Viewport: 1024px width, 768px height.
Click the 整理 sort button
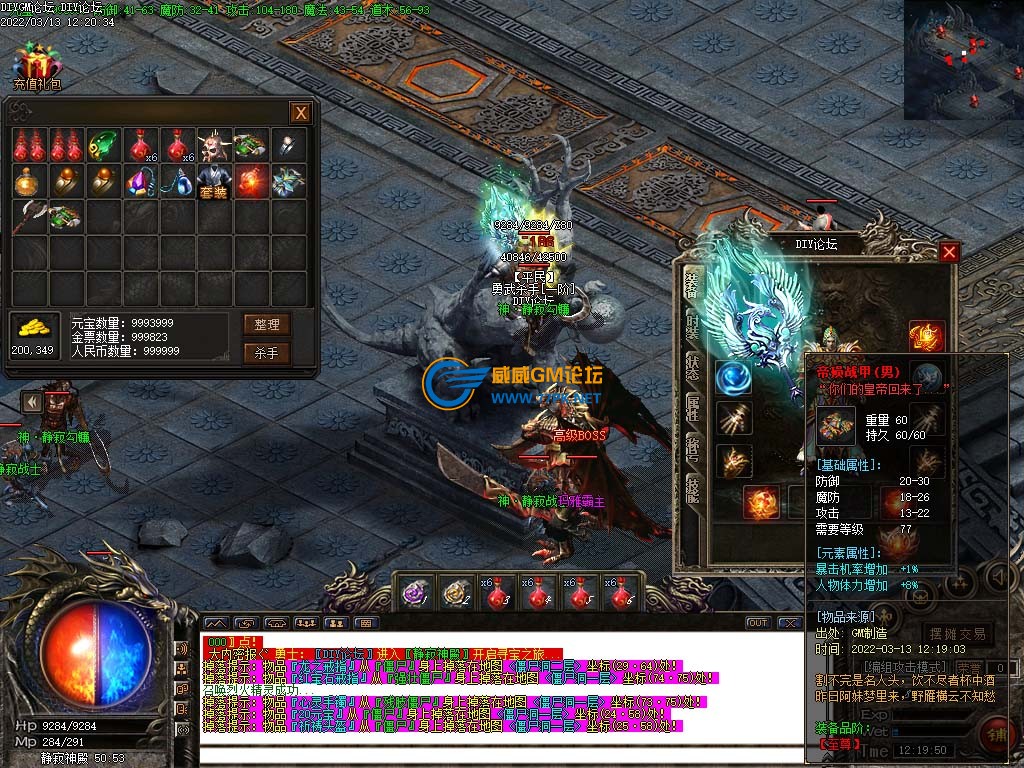(x=266, y=324)
